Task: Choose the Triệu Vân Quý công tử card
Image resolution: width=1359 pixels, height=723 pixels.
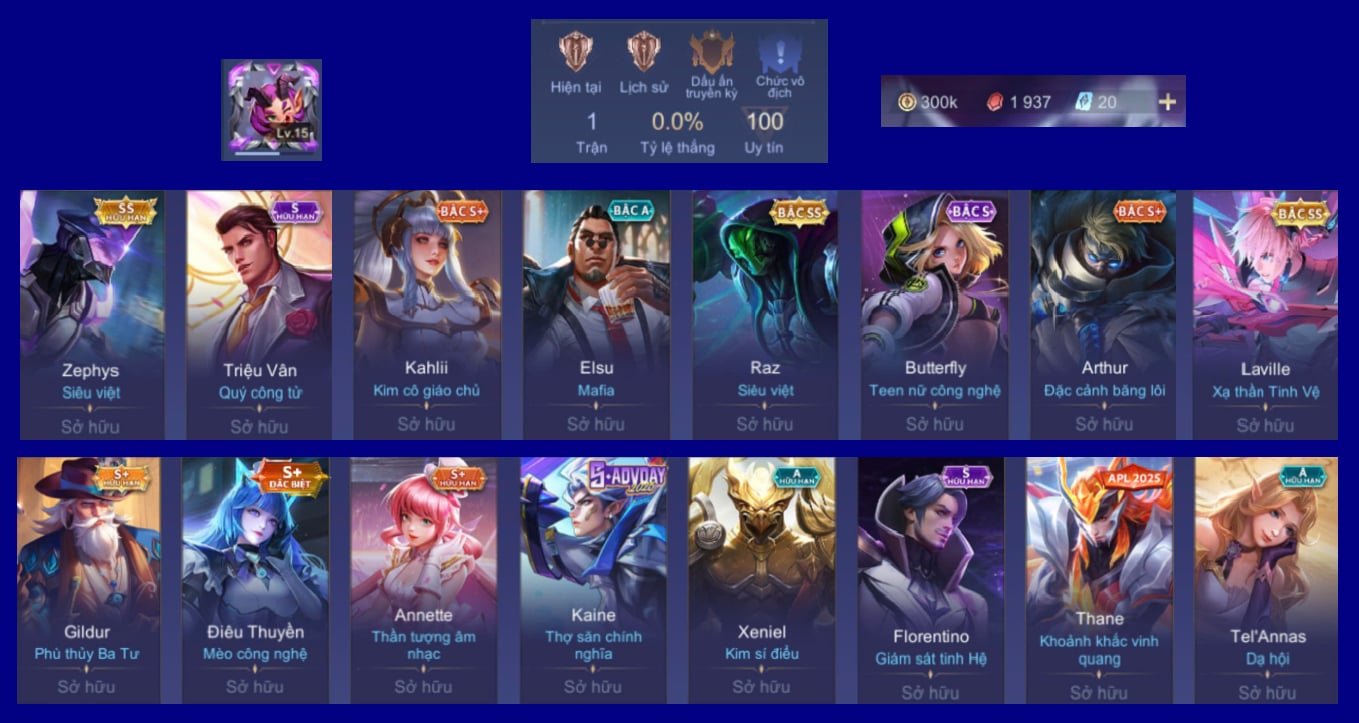Action: (x=259, y=314)
